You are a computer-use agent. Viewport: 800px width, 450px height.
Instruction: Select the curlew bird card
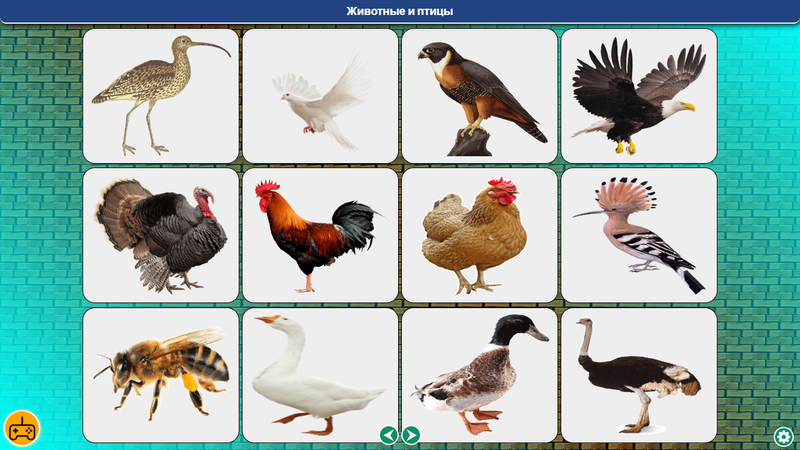(161, 96)
